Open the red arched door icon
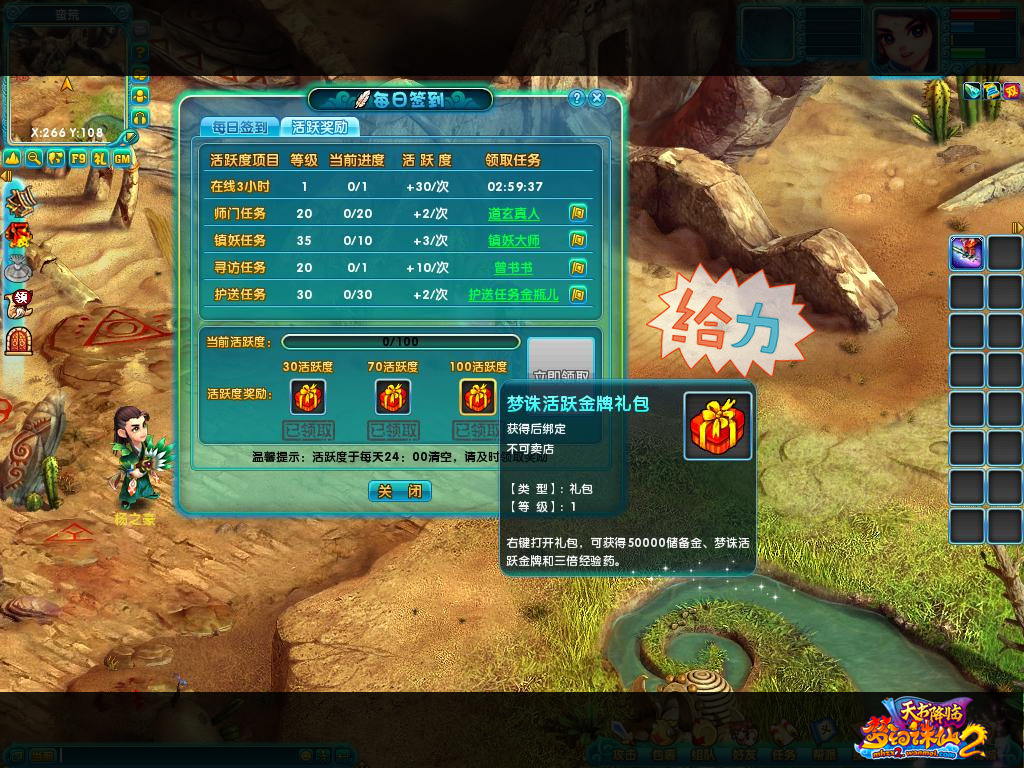Screen dimensions: 1024x768 pyautogui.click(x=18, y=341)
